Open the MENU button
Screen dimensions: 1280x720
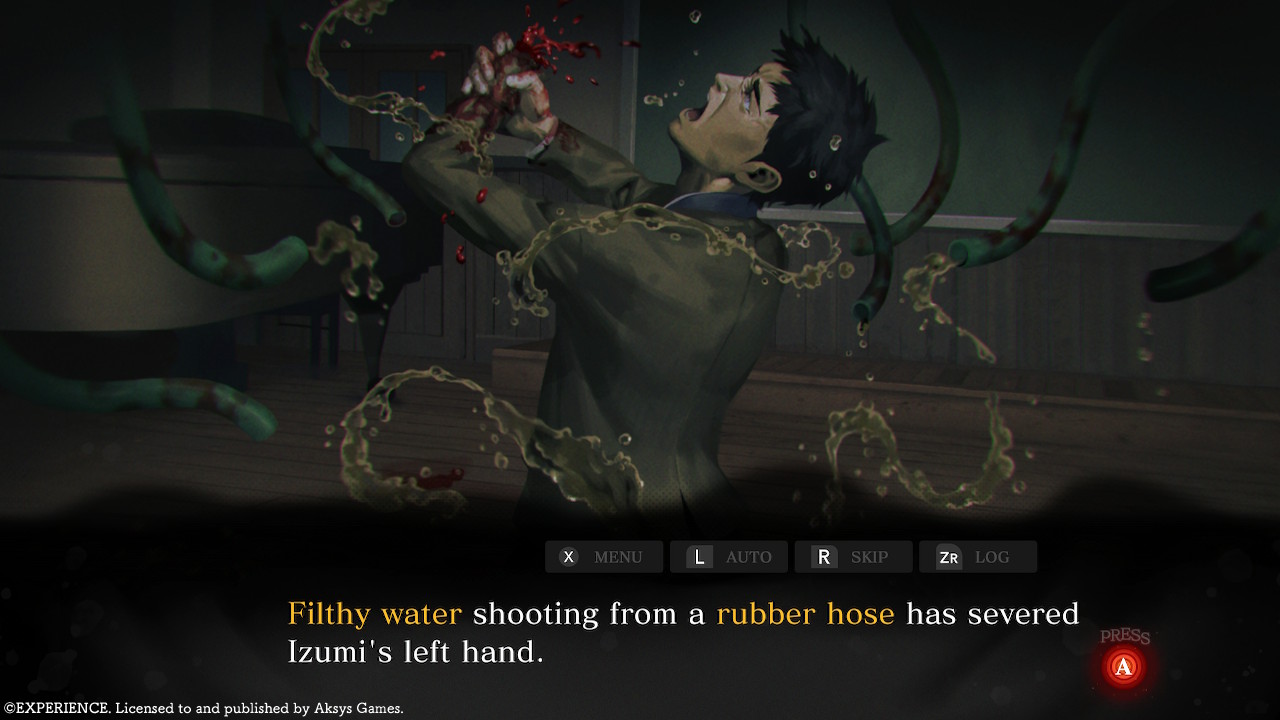coord(603,557)
